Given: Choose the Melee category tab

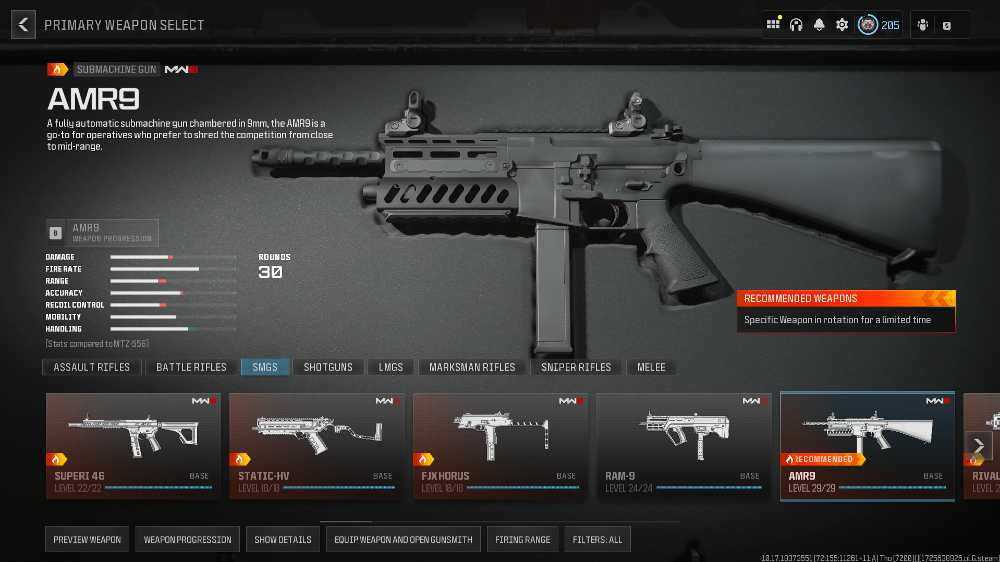Looking at the screenshot, I should (652, 367).
